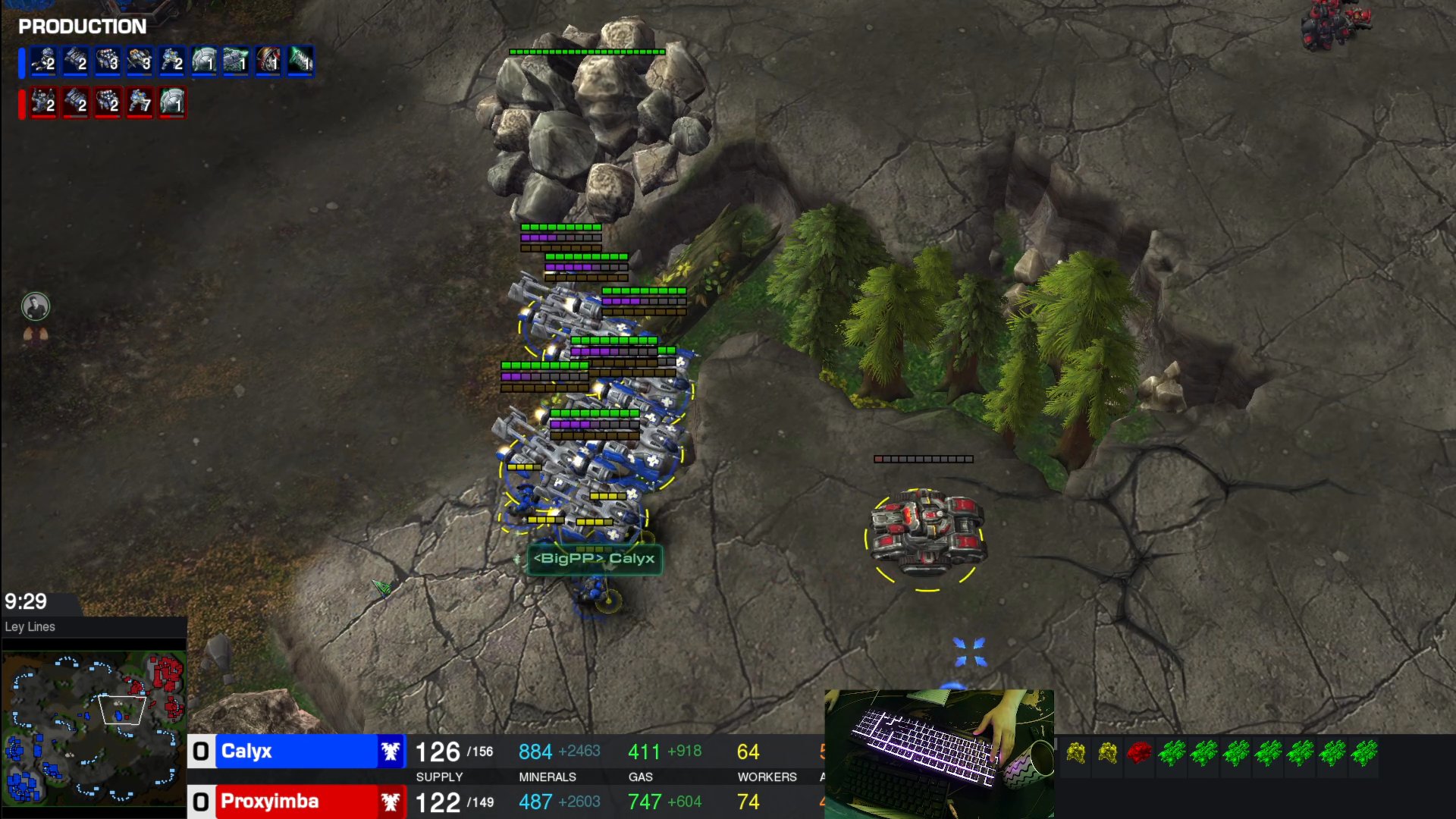Screen dimensions: 1456x819
Task: Choose the red row's armor upgrade icon
Action: [x=172, y=102]
